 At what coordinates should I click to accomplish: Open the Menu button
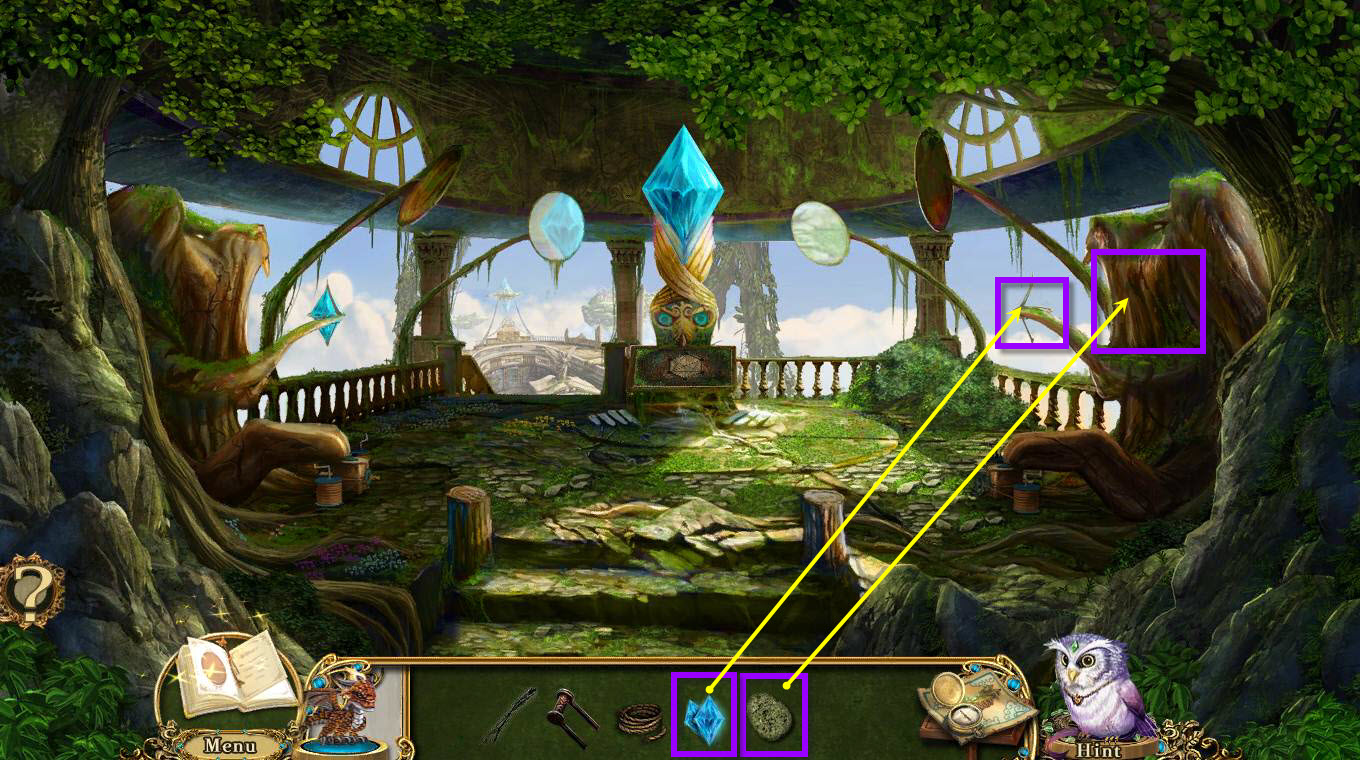(x=229, y=745)
